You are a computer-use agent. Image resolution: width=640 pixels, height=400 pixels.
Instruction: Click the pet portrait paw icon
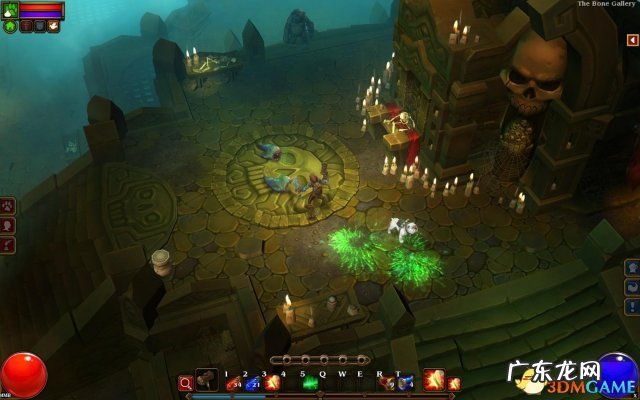pos(10,10)
